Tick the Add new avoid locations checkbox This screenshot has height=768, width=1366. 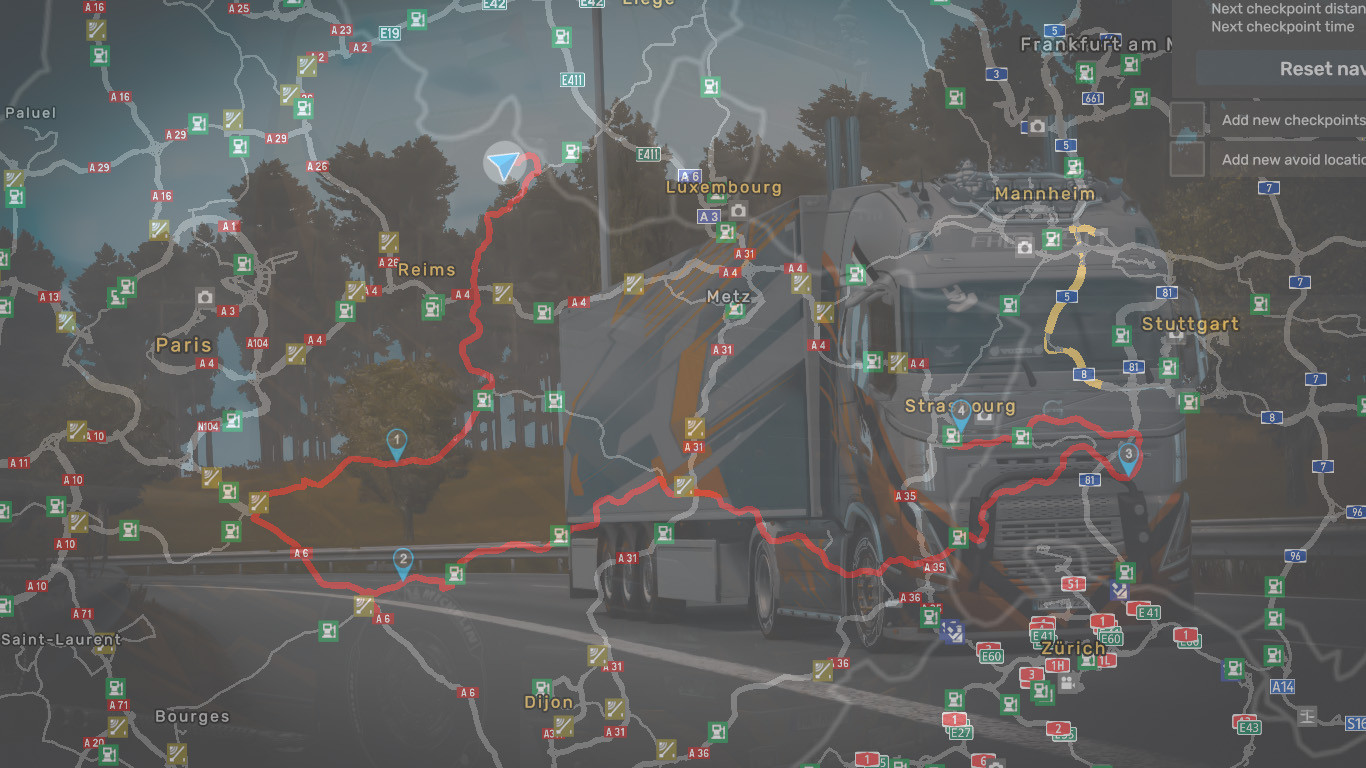coord(1187,159)
